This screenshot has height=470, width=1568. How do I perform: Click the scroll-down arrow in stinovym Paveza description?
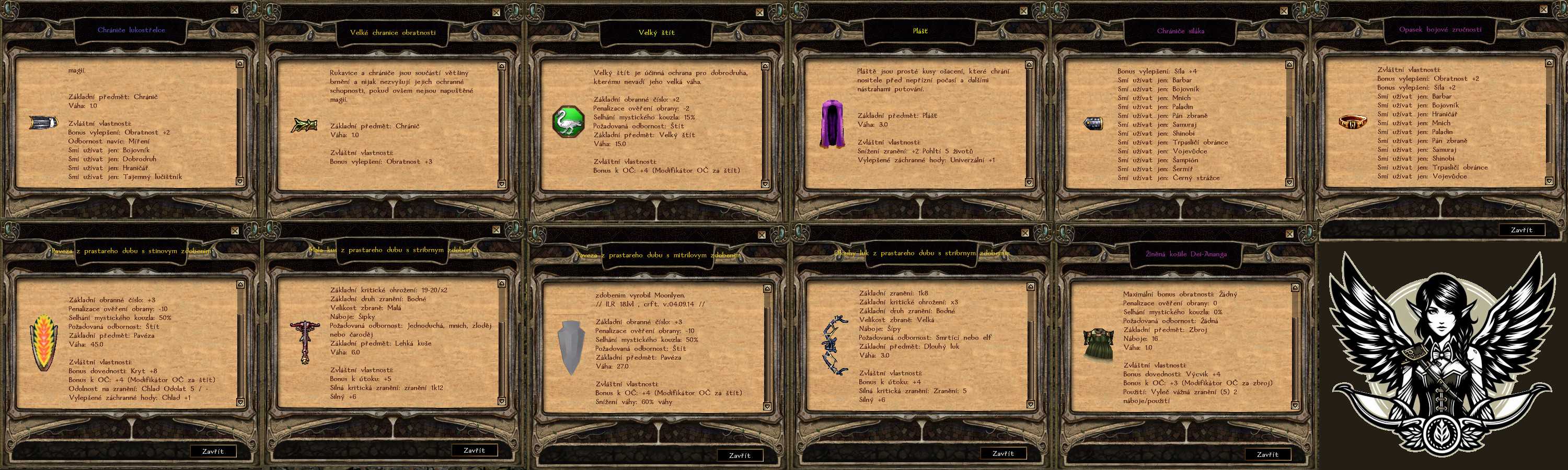pyautogui.click(x=240, y=402)
